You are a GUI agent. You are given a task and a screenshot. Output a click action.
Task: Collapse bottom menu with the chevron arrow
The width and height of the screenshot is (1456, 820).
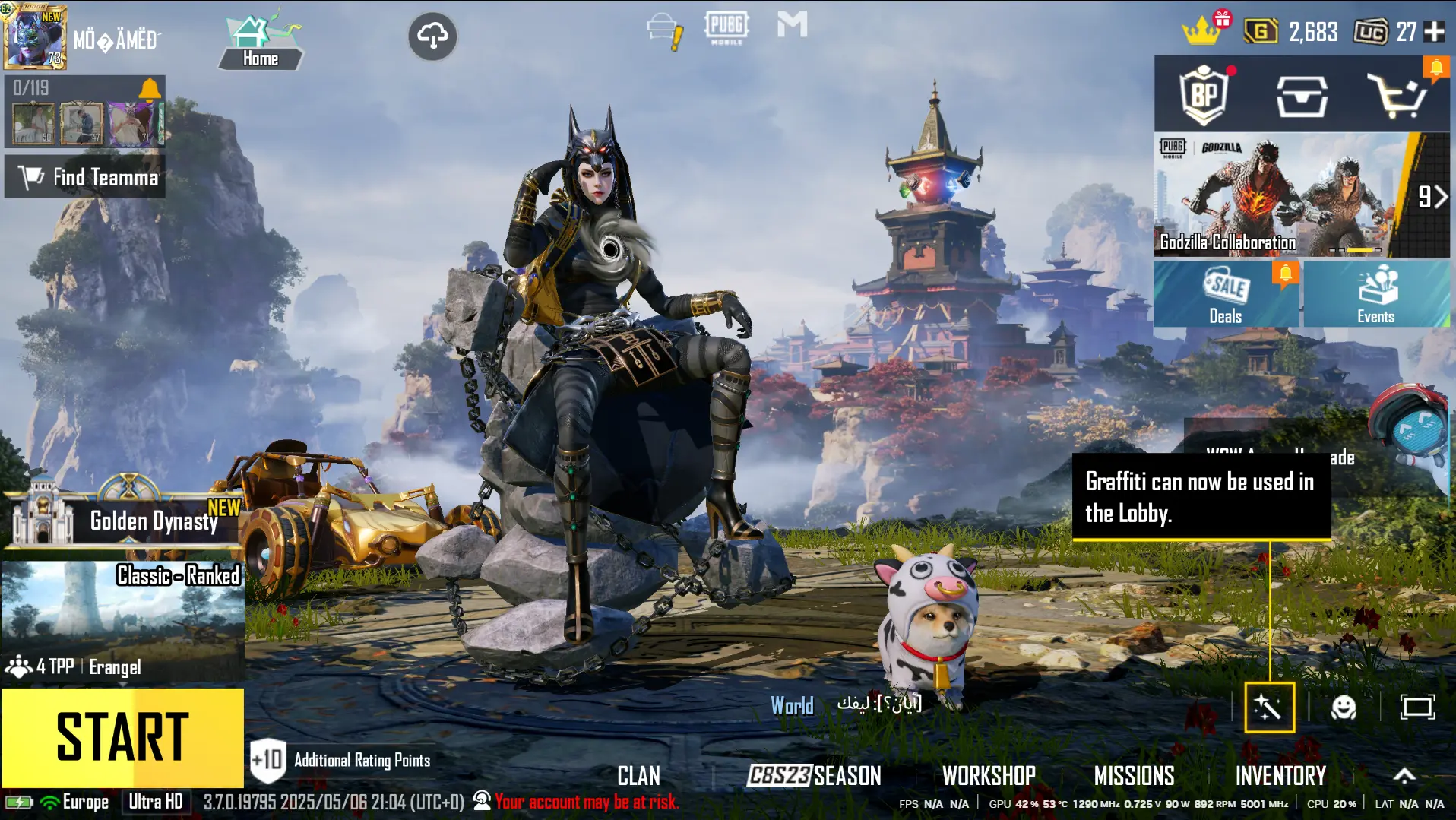[1404, 776]
